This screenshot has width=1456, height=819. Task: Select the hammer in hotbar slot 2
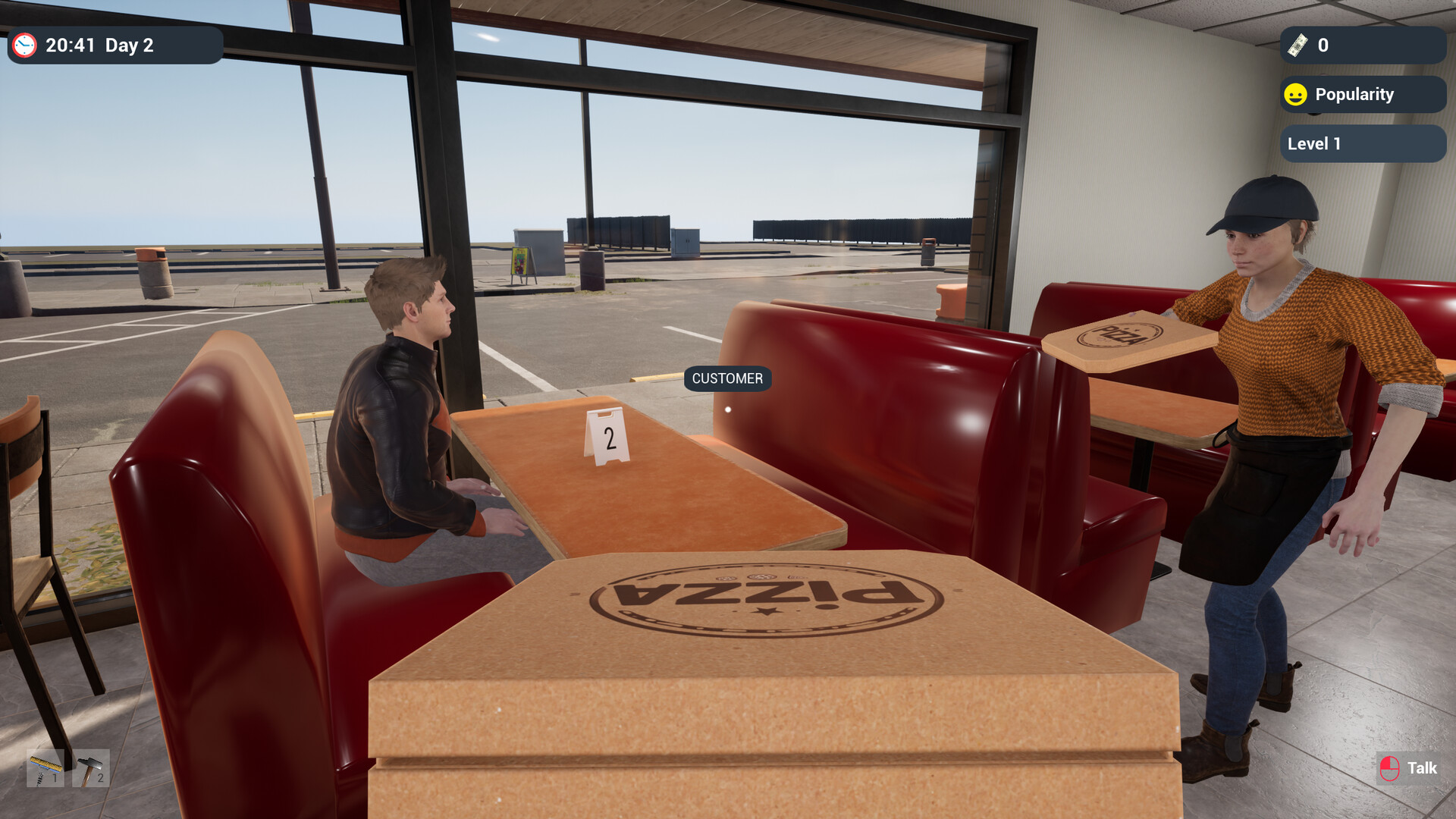pyautogui.click(x=91, y=768)
